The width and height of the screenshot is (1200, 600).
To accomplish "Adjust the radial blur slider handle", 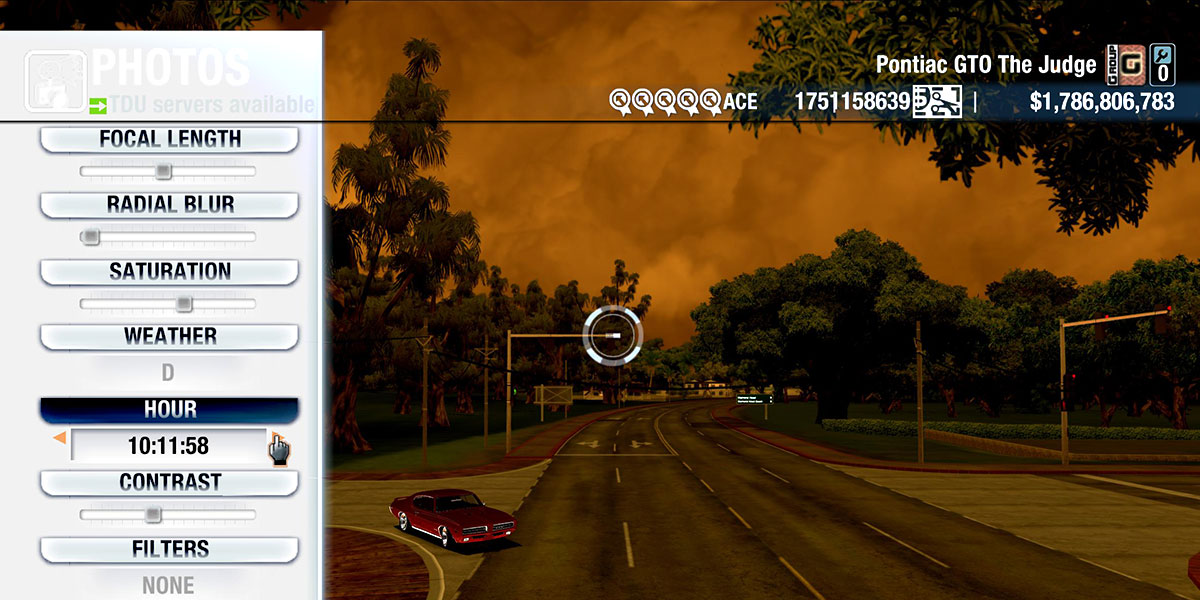I will click(91, 237).
